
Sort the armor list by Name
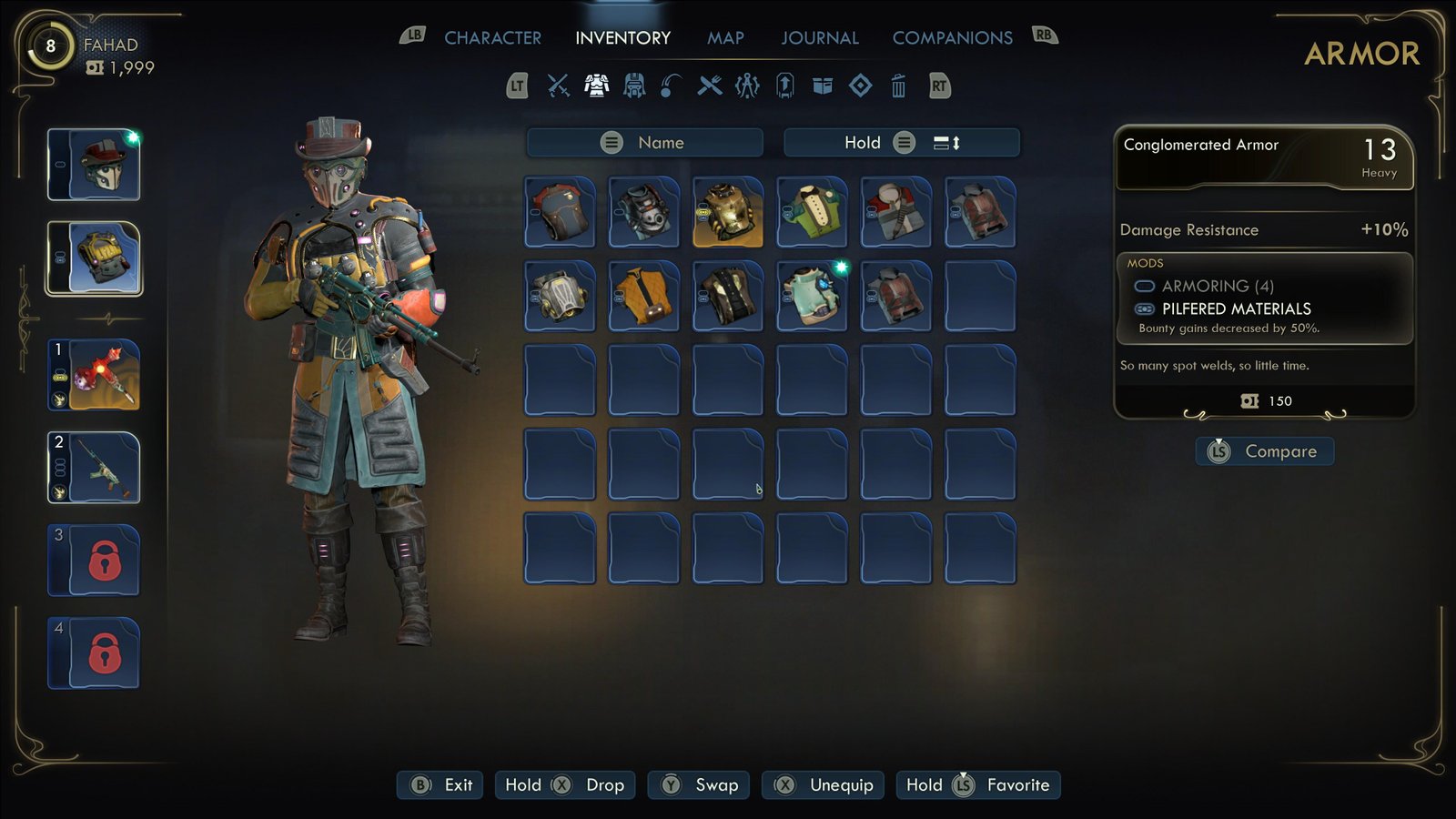pos(644,143)
